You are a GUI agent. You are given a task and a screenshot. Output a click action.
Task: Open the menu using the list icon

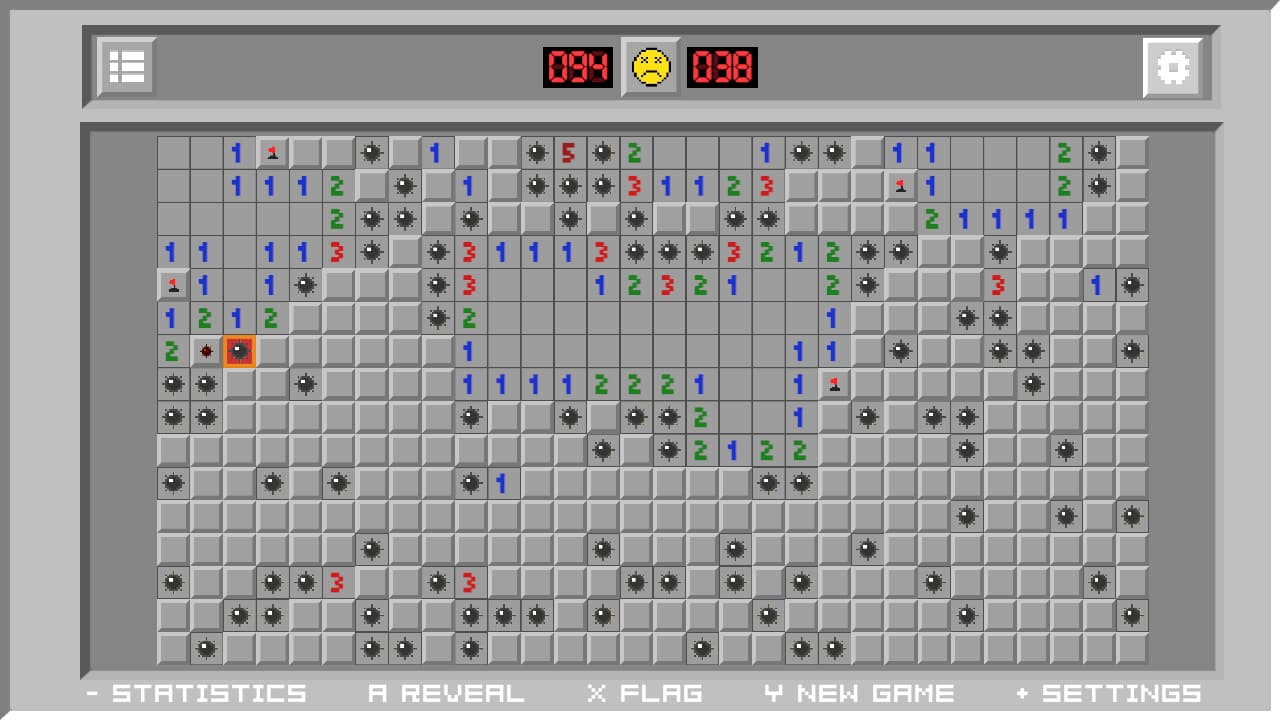coord(126,67)
